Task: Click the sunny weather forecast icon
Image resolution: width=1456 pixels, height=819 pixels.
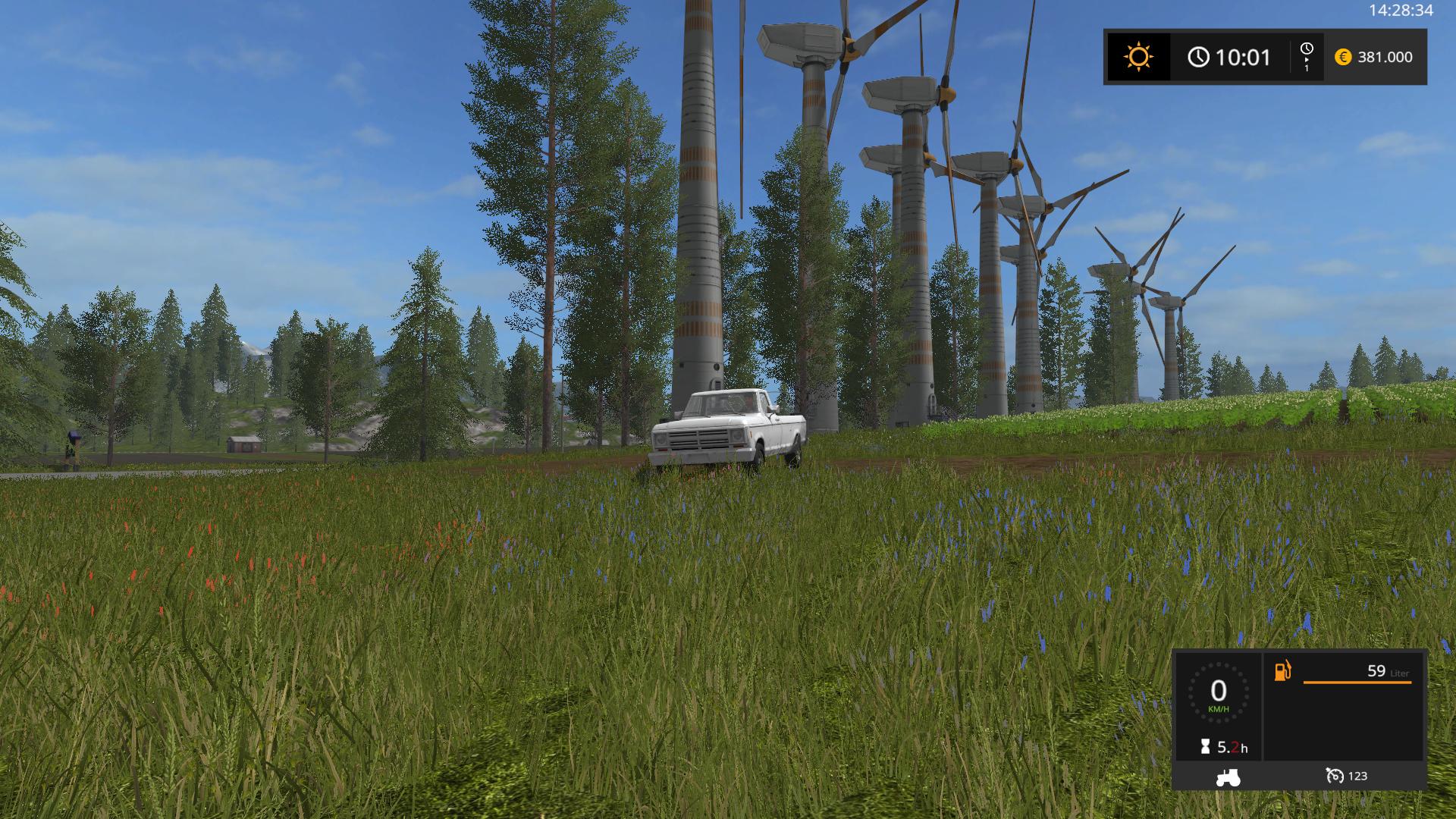Action: point(1138,57)
